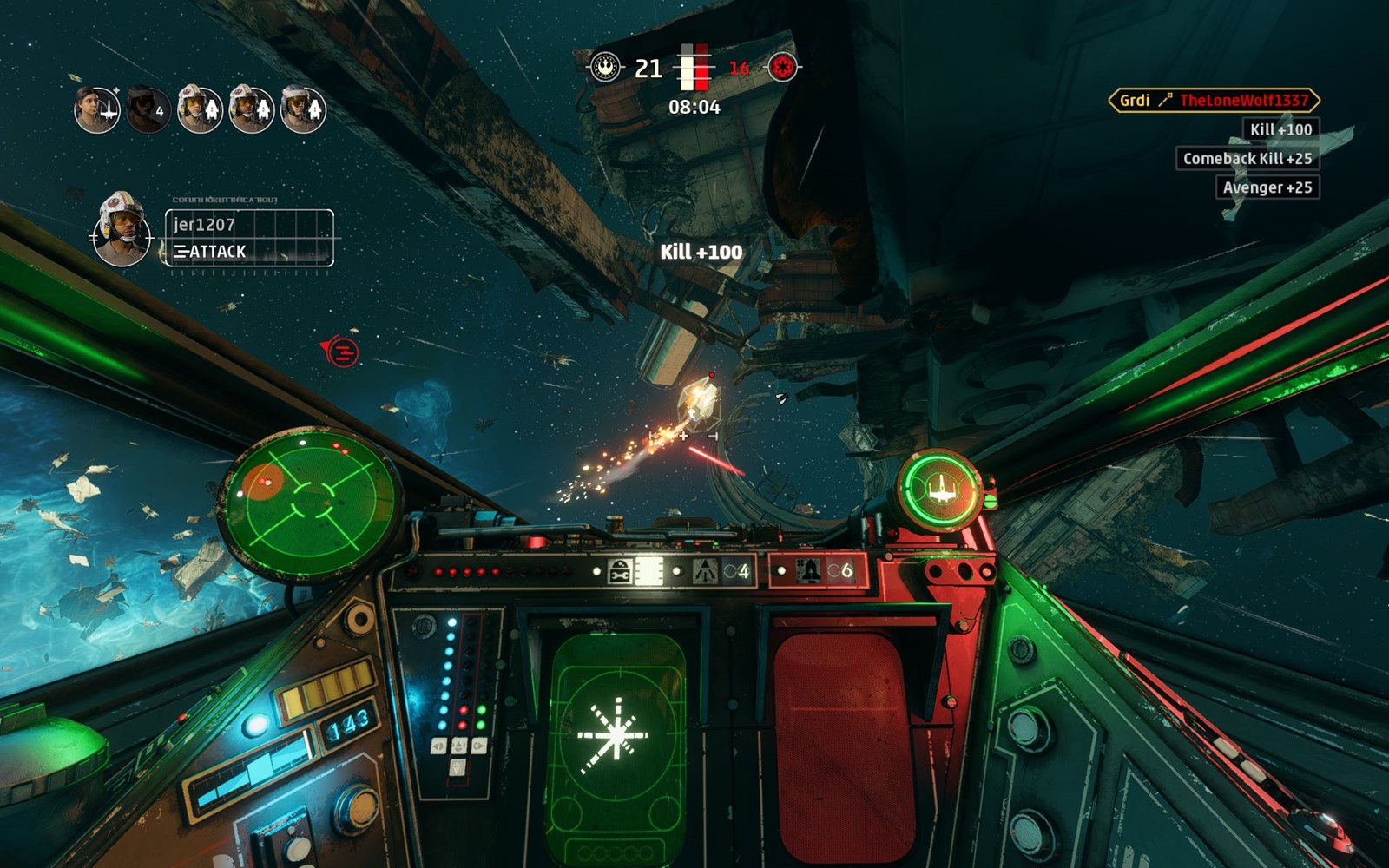1389x868 pixels.
Task: Click the Rebel Alliance team emblem
Action: pyautogui.click(x=606, y=67)
